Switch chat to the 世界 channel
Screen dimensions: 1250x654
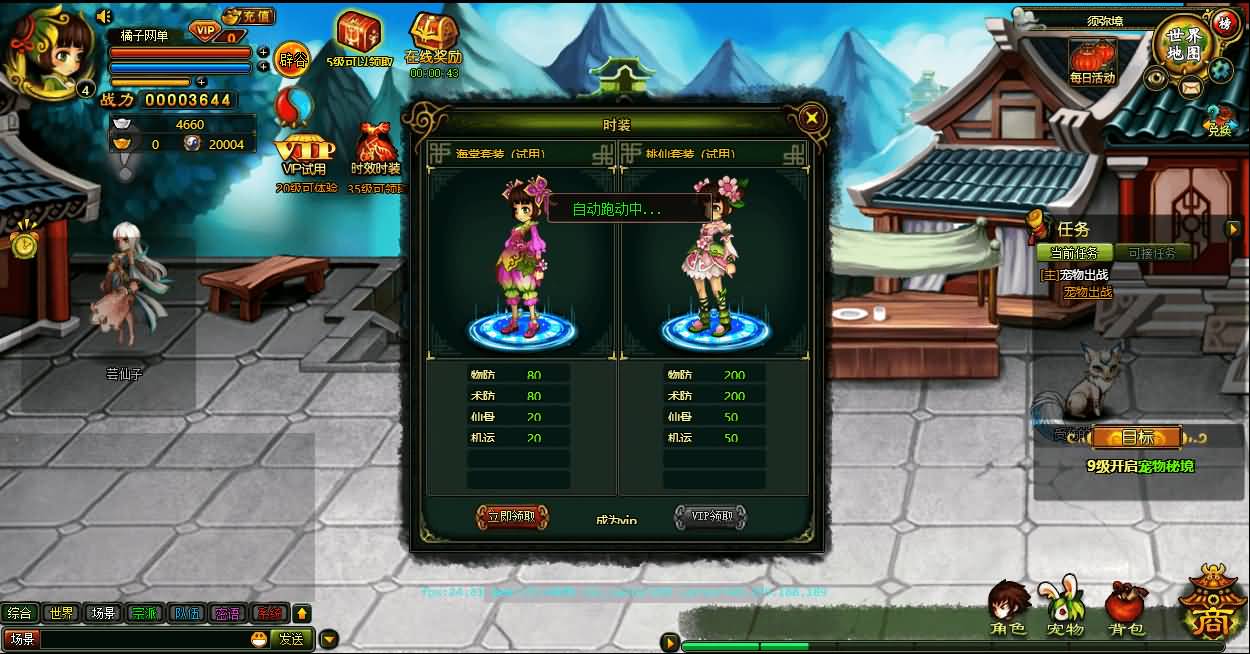(61, 613)
